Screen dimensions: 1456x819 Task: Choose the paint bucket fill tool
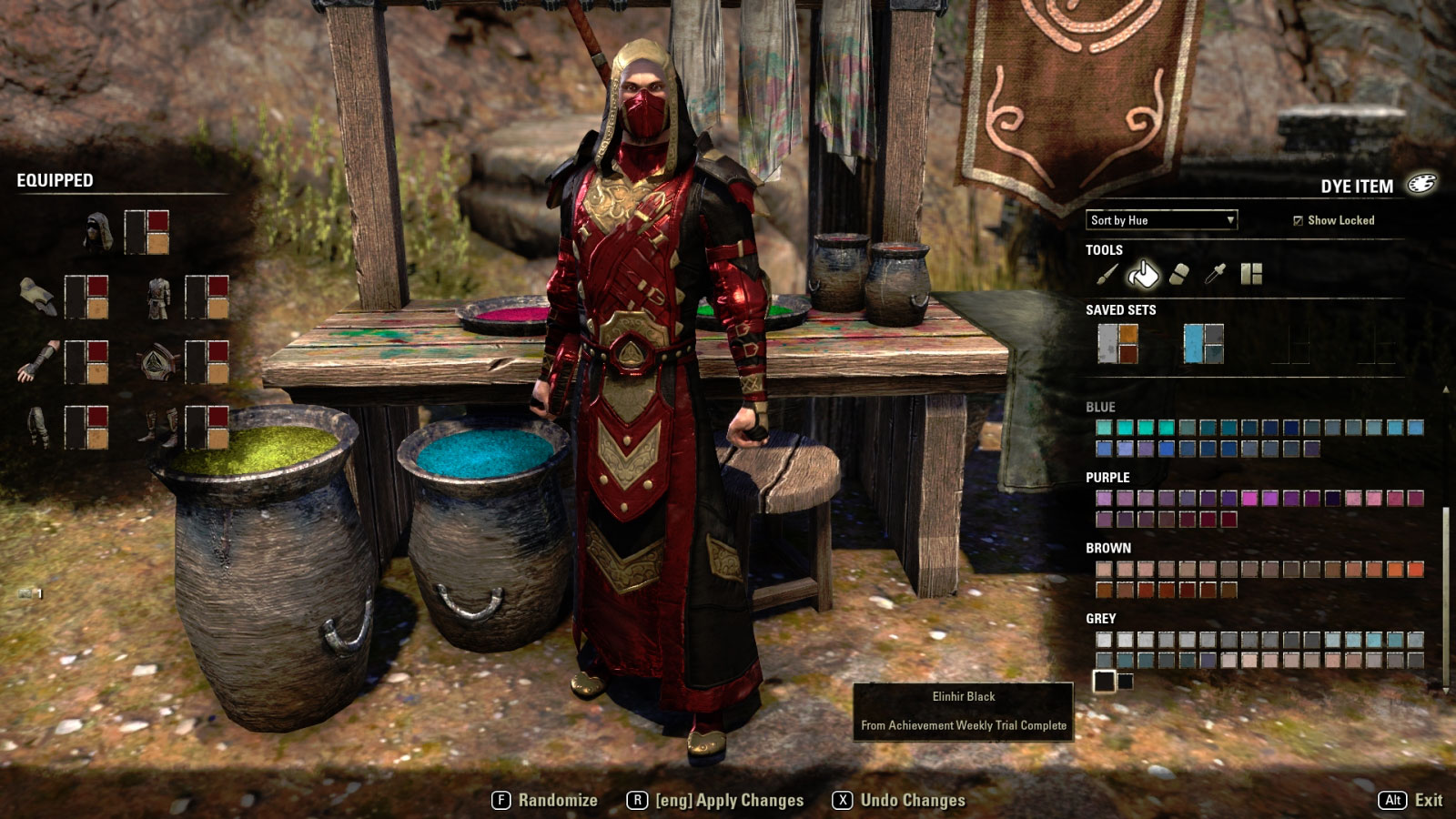click(1143, 274)
